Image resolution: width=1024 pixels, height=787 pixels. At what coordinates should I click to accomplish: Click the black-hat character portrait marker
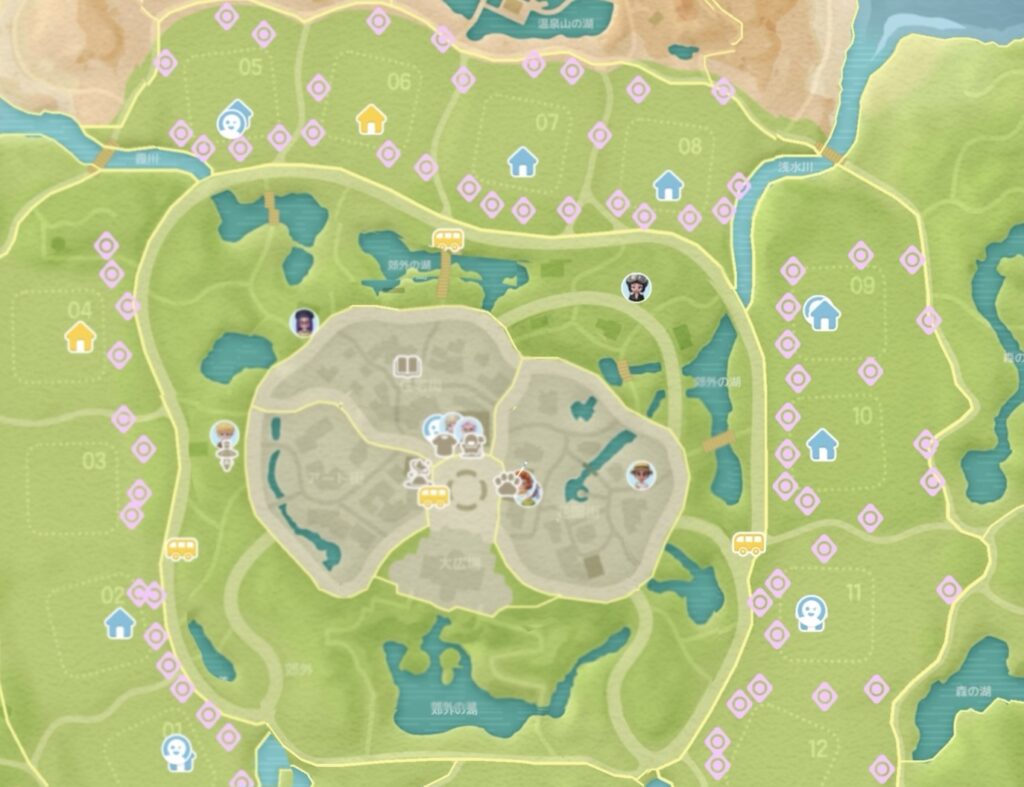[x=635, y=288]
